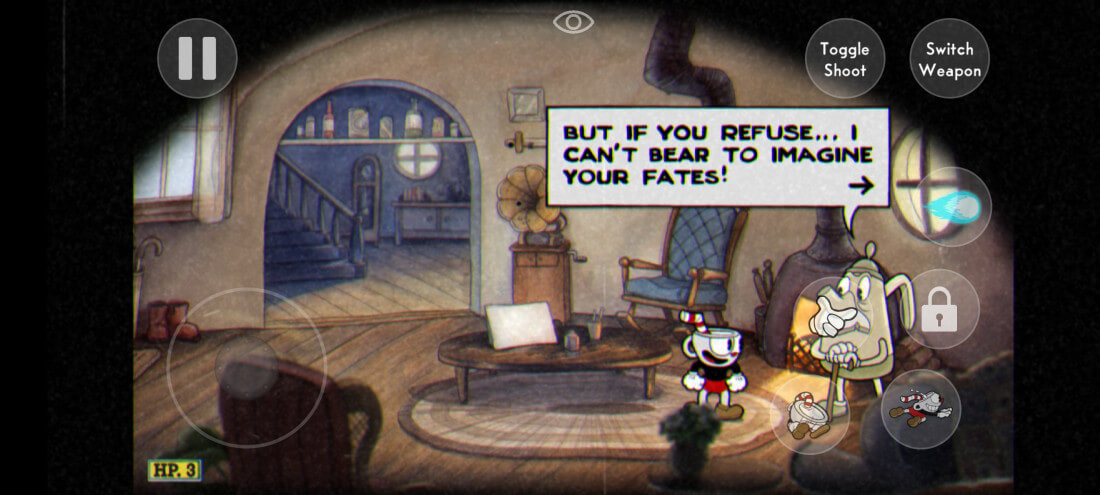This screenshot has width=1100, height=495.
Task: Advance the dialogue with the arrow
Action: point(860,184)
